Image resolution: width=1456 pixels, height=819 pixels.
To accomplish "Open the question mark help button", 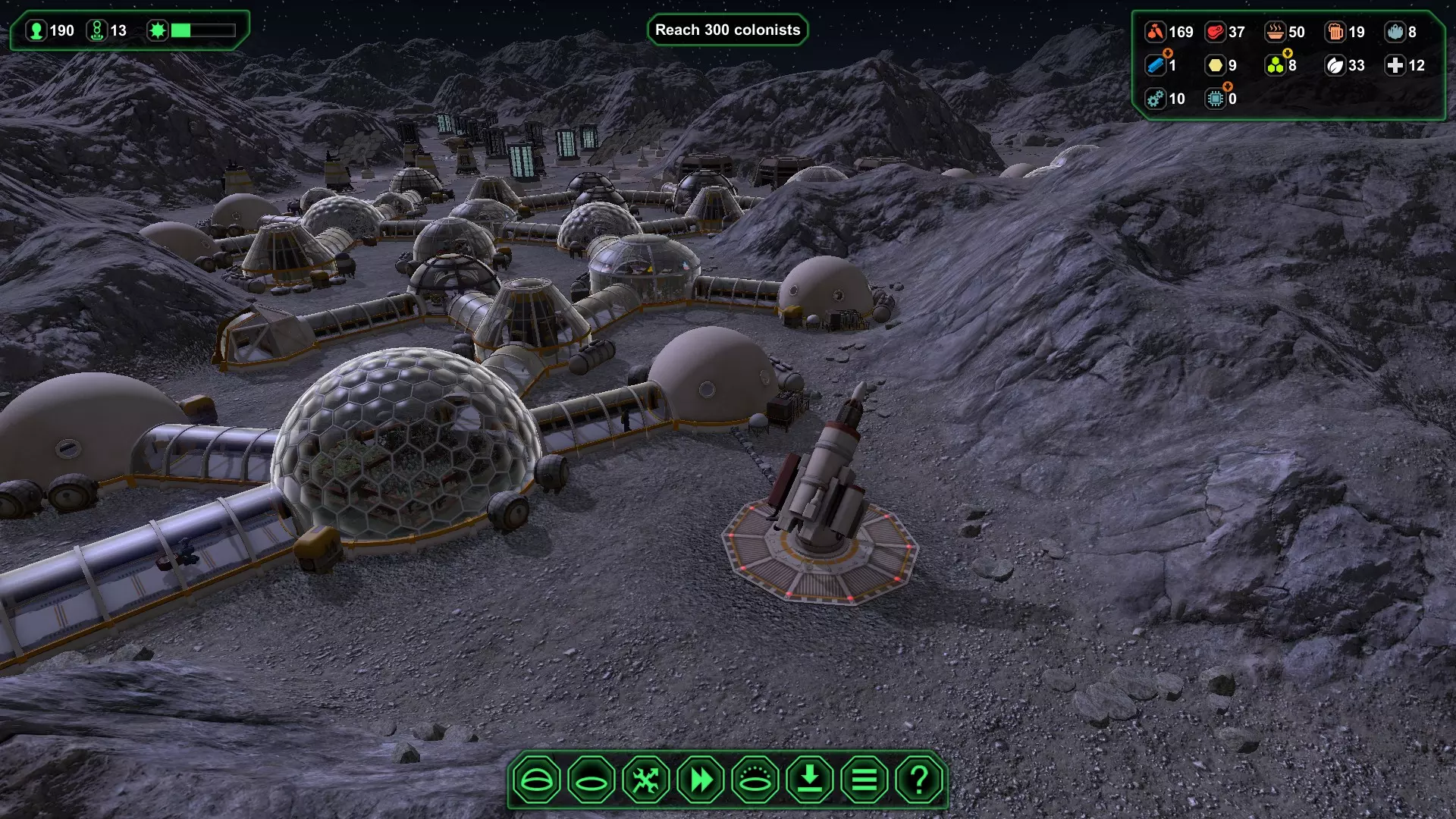I will tap(919, 780).
